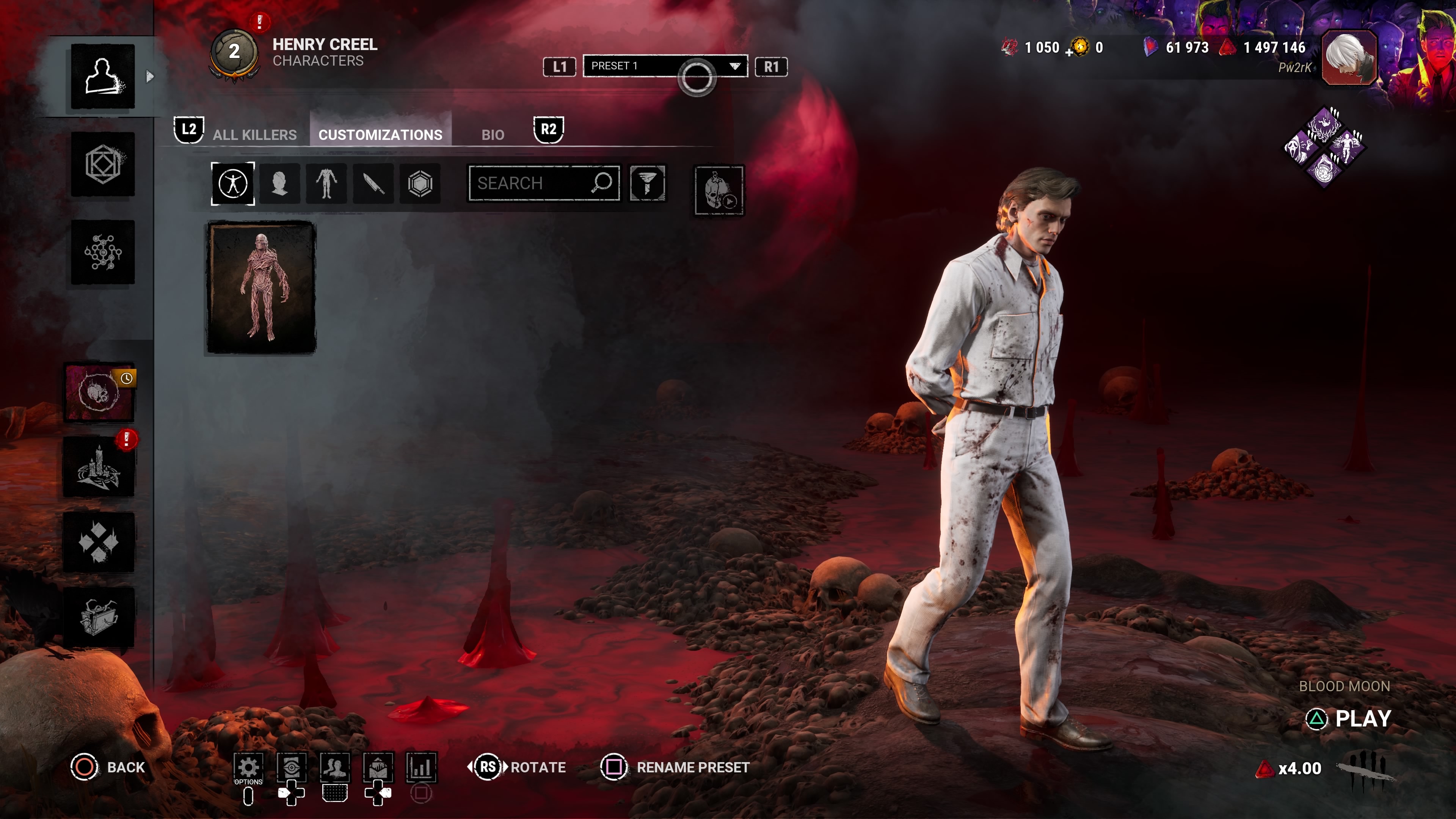Screen dimensions: 1456x819
Task: Select the Vecna outfit thumbnail
Action: click(262, 288)
